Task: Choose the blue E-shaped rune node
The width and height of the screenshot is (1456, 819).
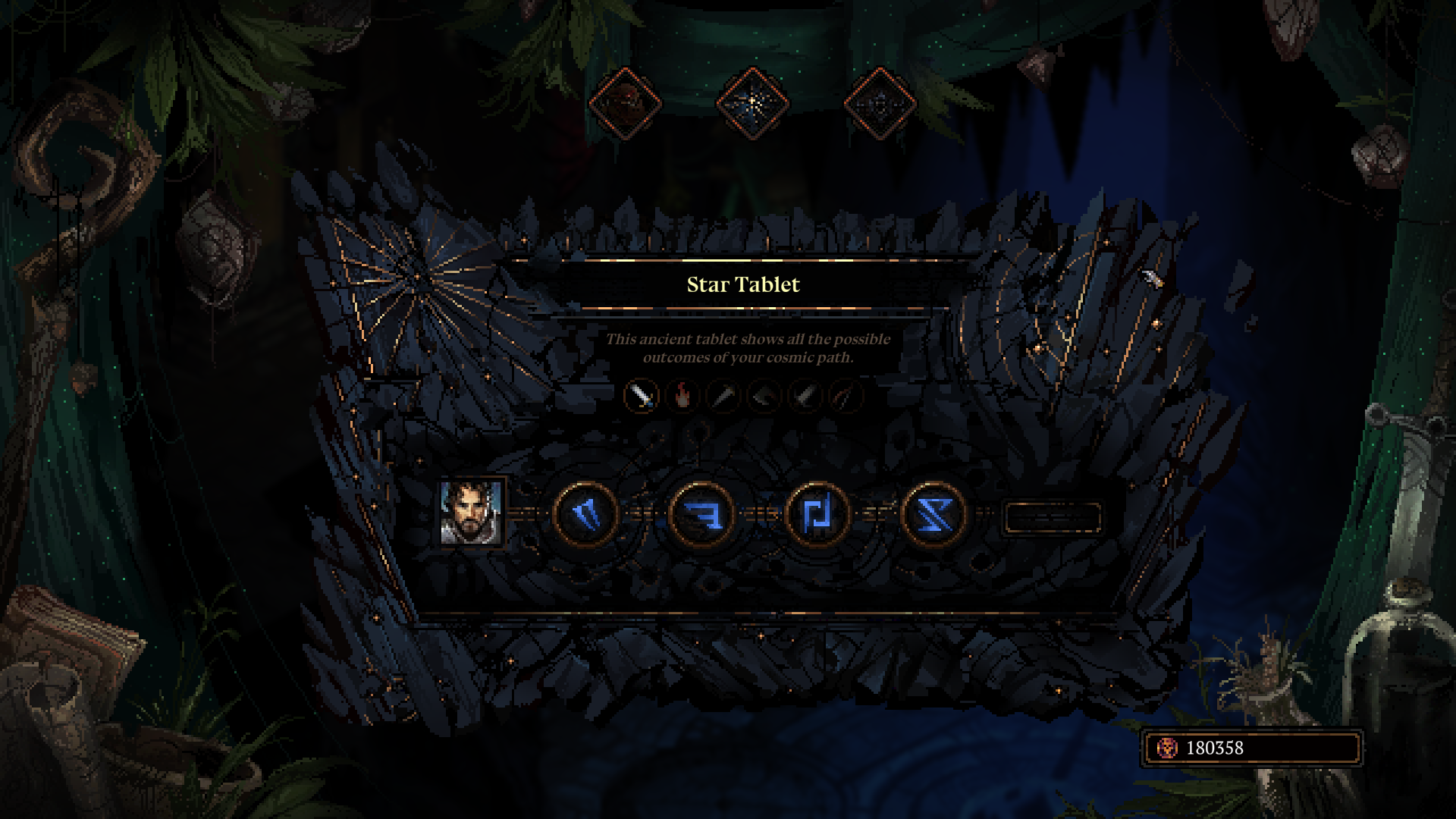Action: 701,515
